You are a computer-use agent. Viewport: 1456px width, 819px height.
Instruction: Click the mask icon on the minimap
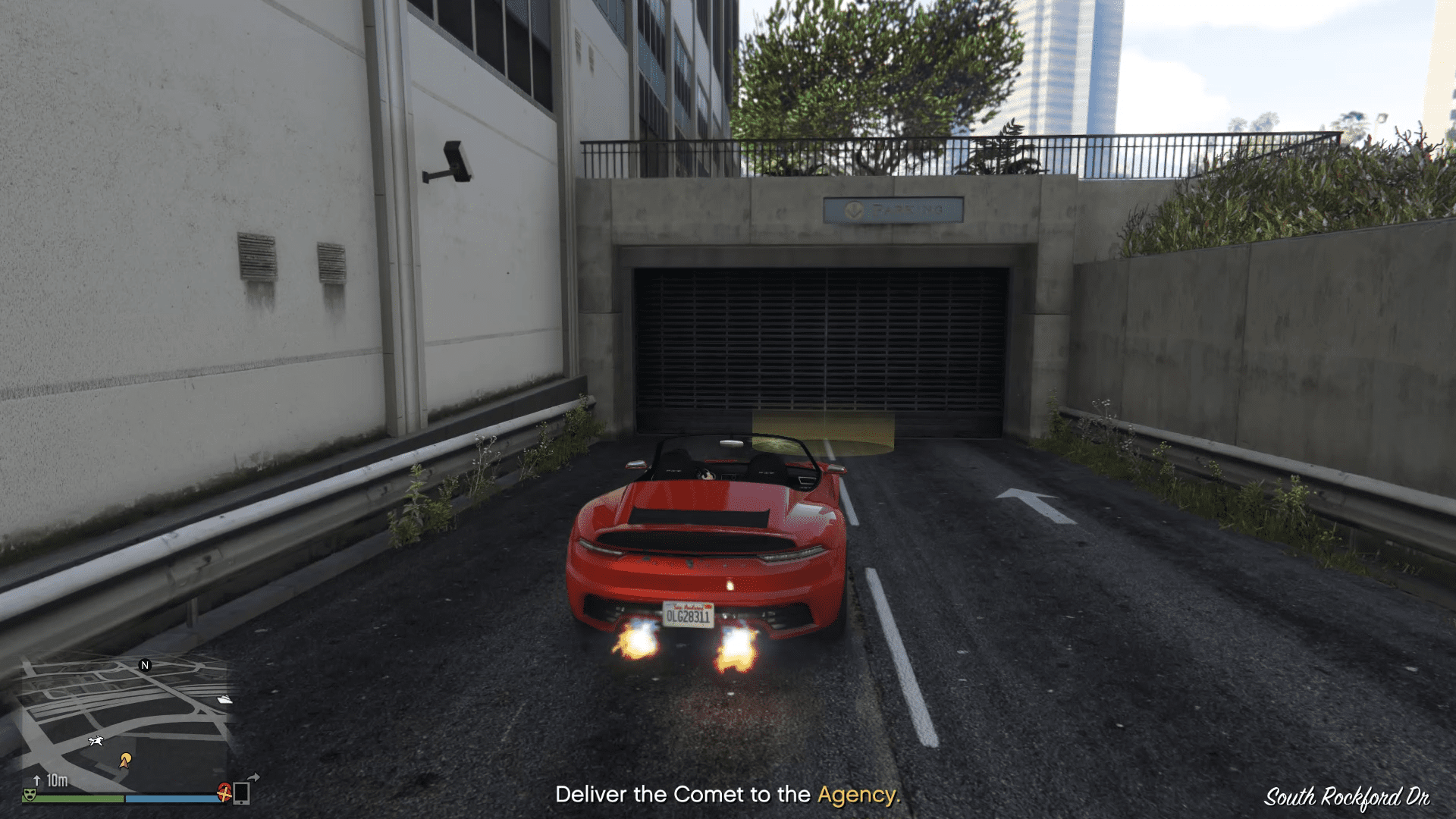[30, 795]
